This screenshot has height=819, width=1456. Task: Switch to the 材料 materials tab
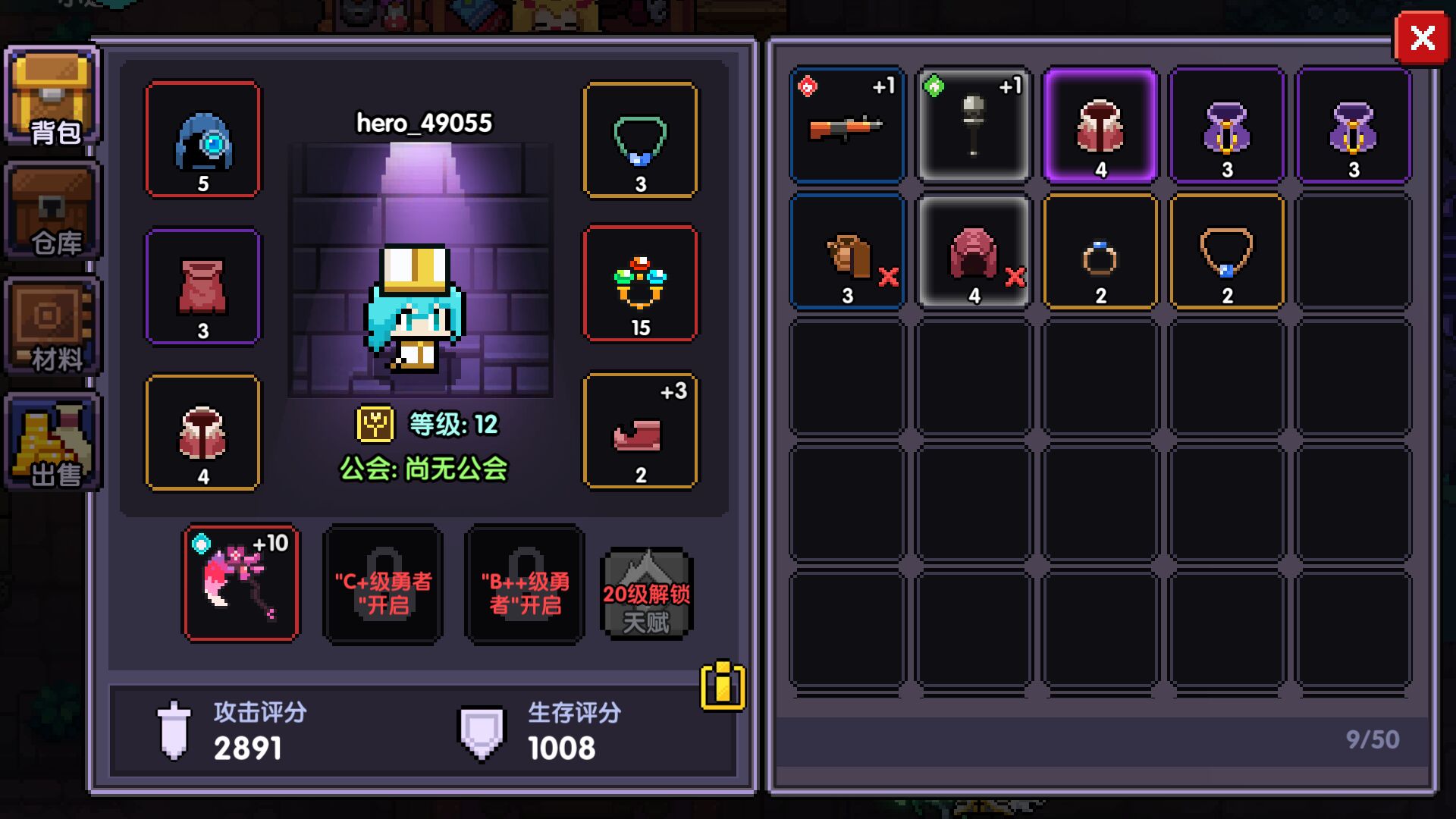pyautogui.click(x=52, y=328)
